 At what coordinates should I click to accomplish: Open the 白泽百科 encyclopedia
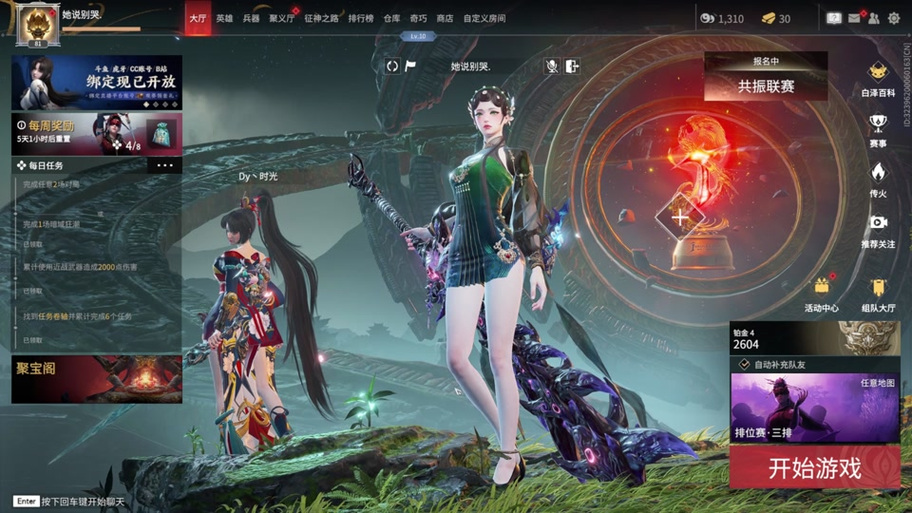click(x=878, y=78)
